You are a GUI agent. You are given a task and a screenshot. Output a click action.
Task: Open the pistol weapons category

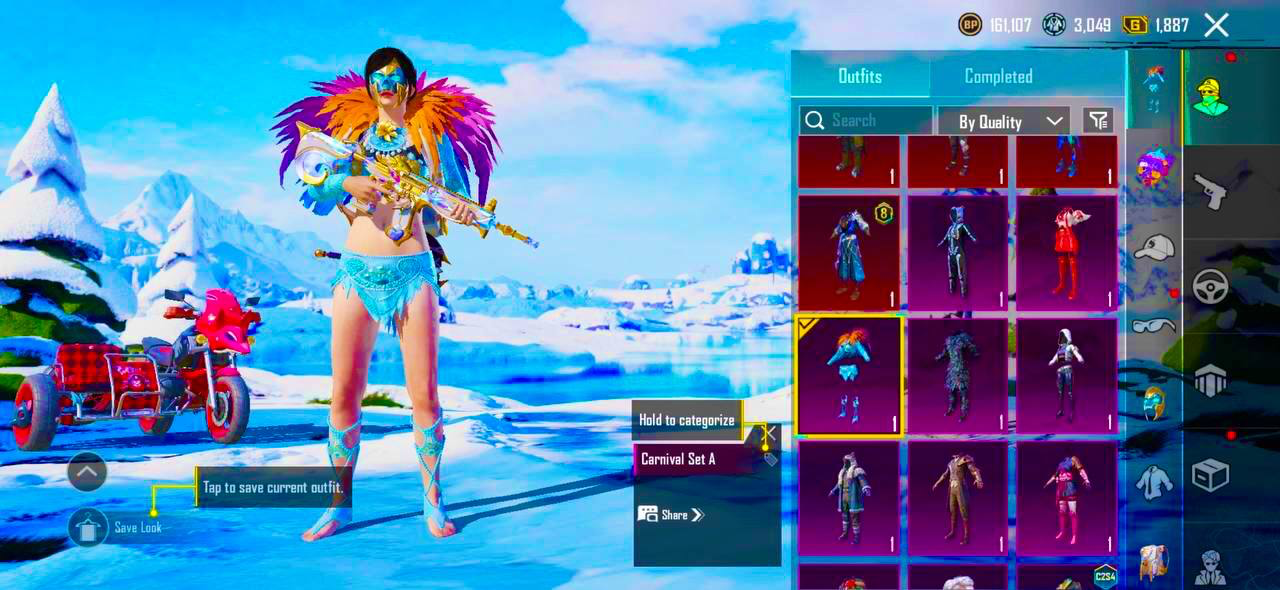1210,190
